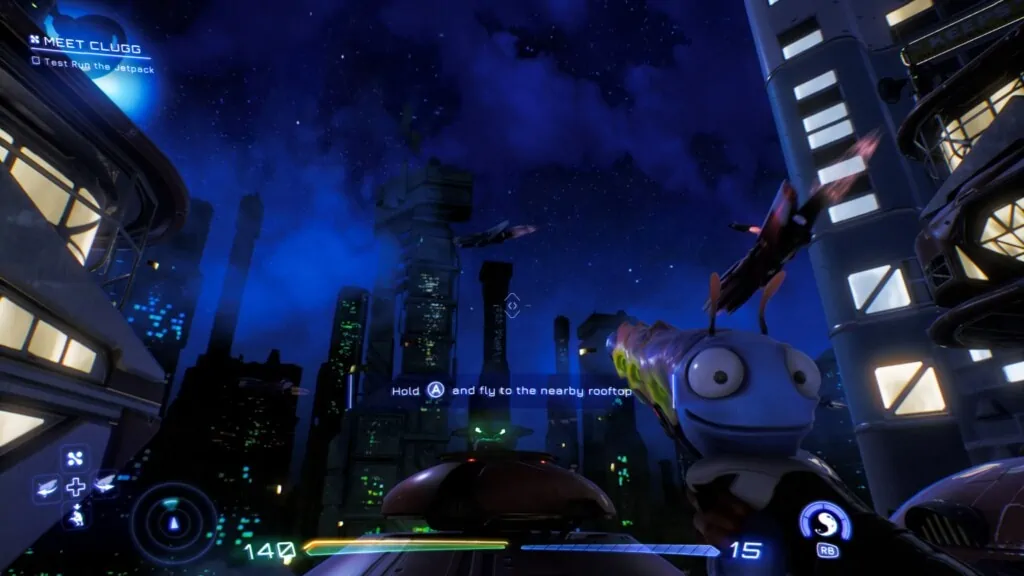Choose the left winged weapon slot
The width and height of the screenshot is (1024, 576).
click(x=46, y=487)
